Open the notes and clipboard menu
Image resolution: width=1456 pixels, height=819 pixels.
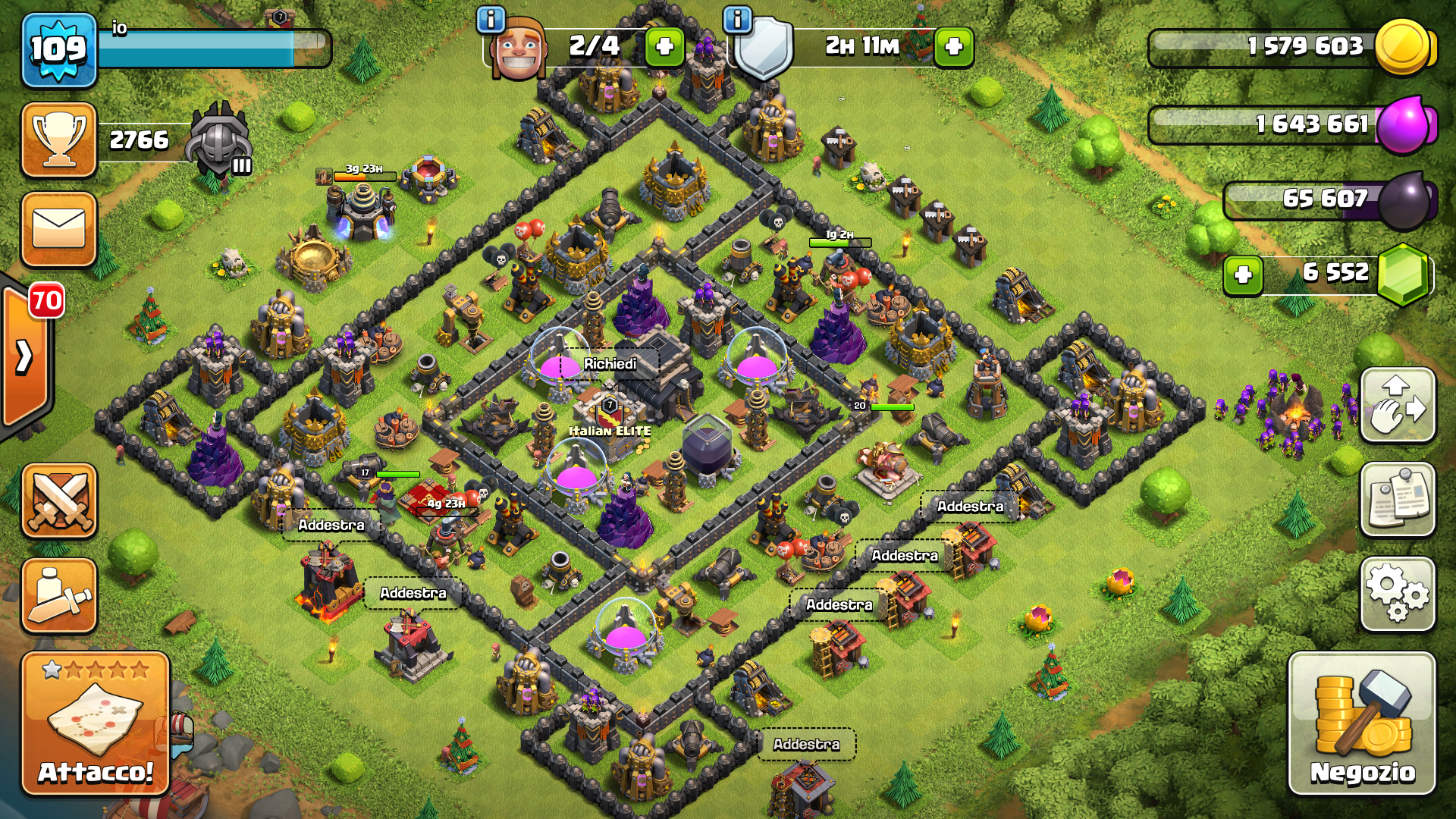(x=1398, y=500)
